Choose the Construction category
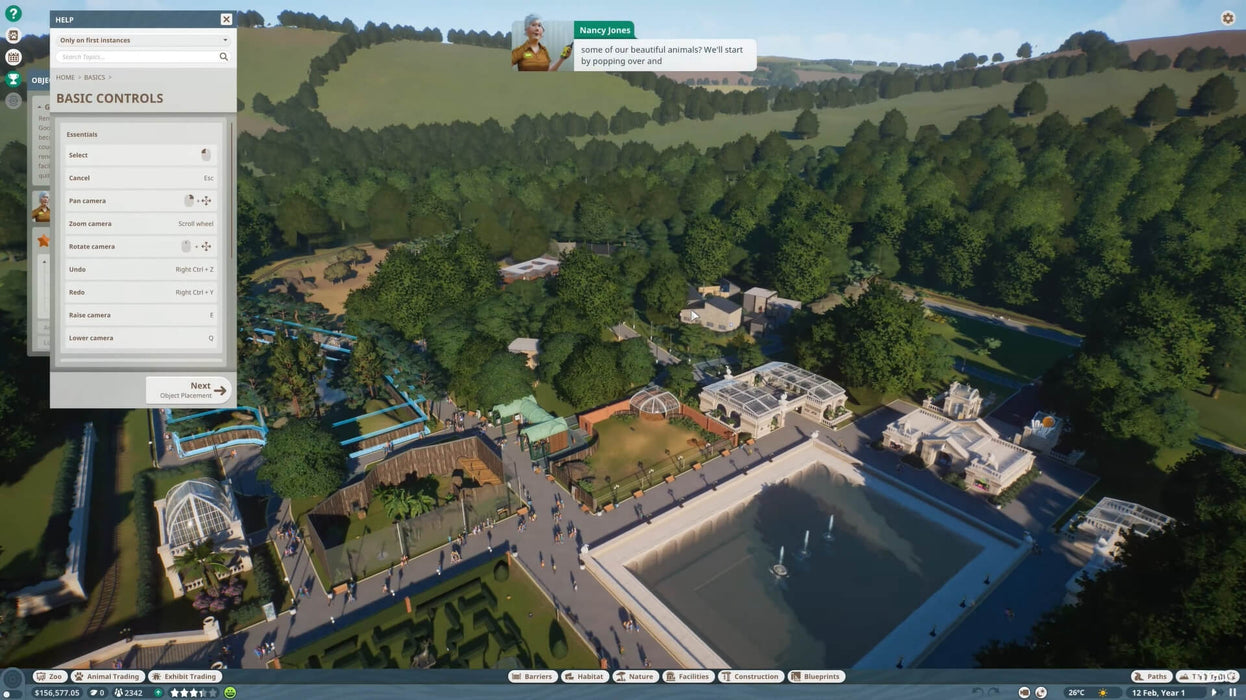 pyautogui.click(x=750, y=677)
